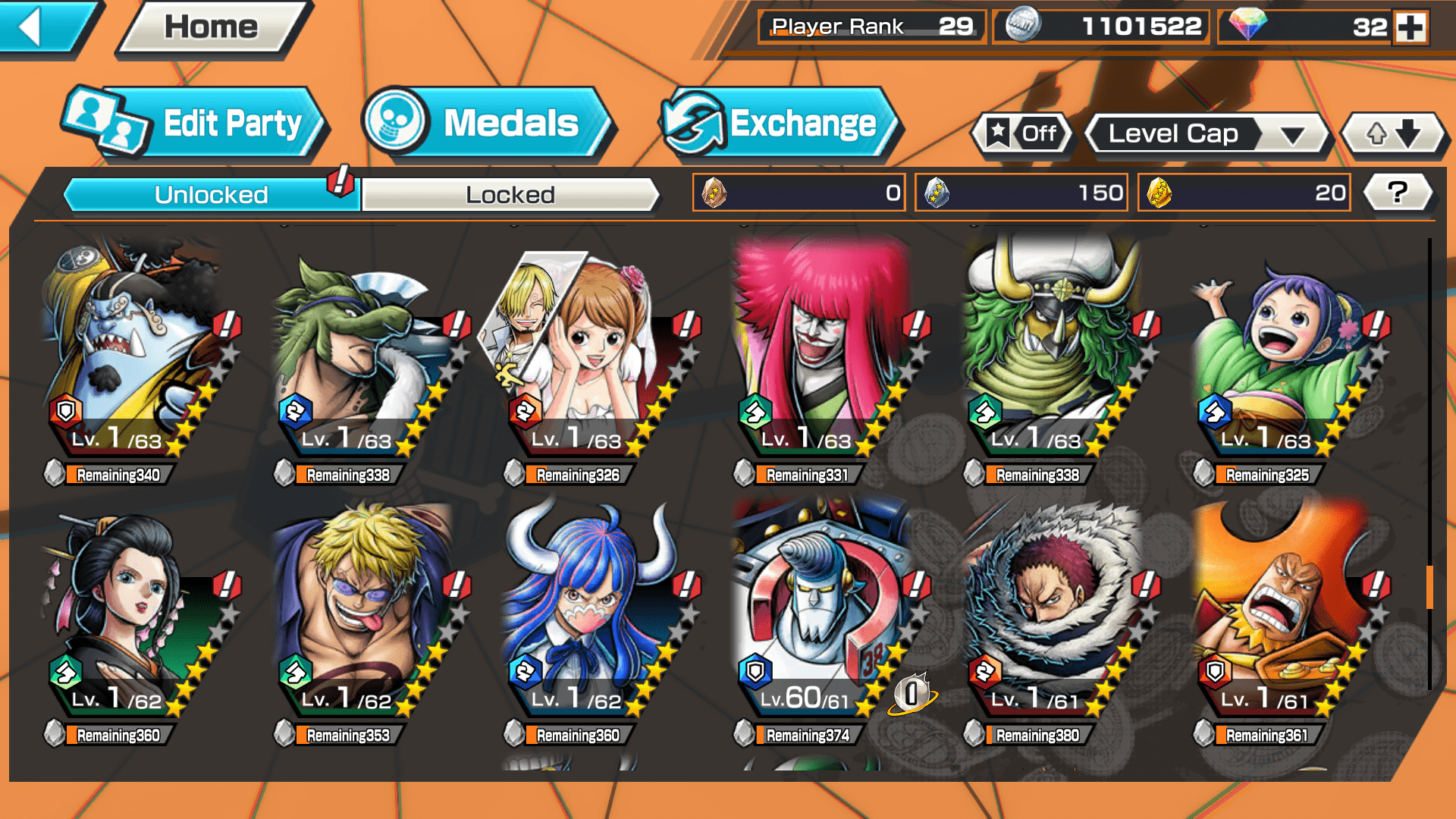This screenshot has height=819, width=1456.
Task: Open the Medals screen
Action: 485,123
